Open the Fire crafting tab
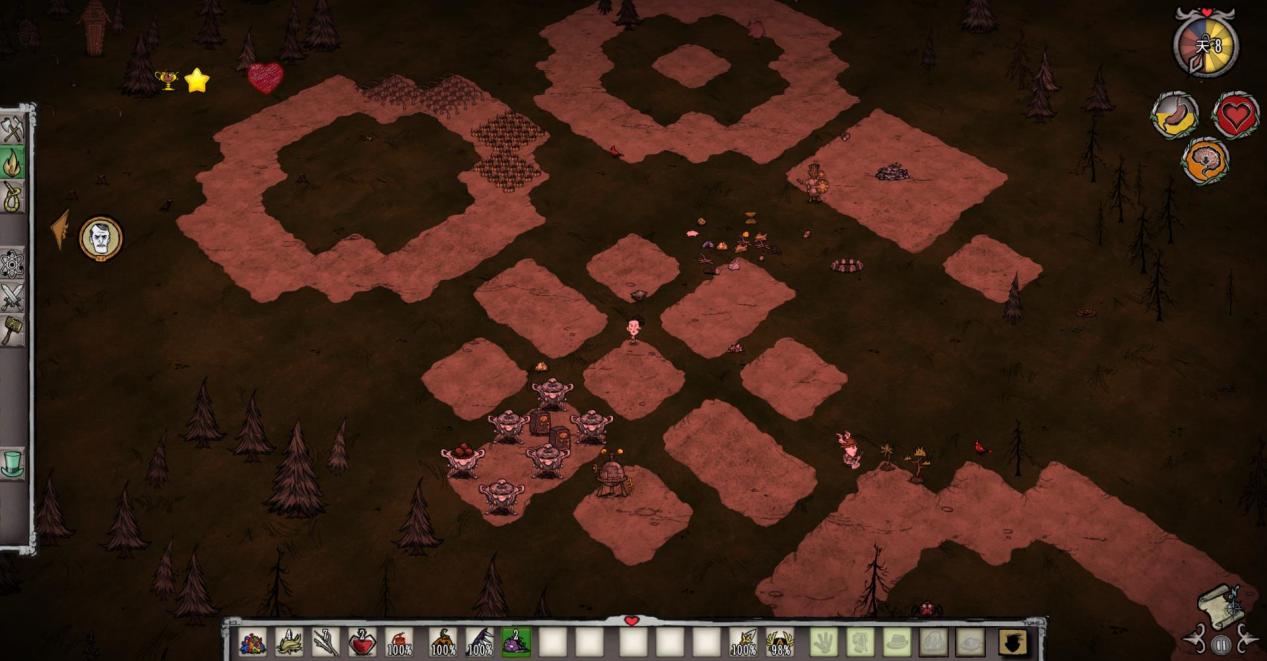Screen dimensions: 1267x661 [x=12, y=162]
